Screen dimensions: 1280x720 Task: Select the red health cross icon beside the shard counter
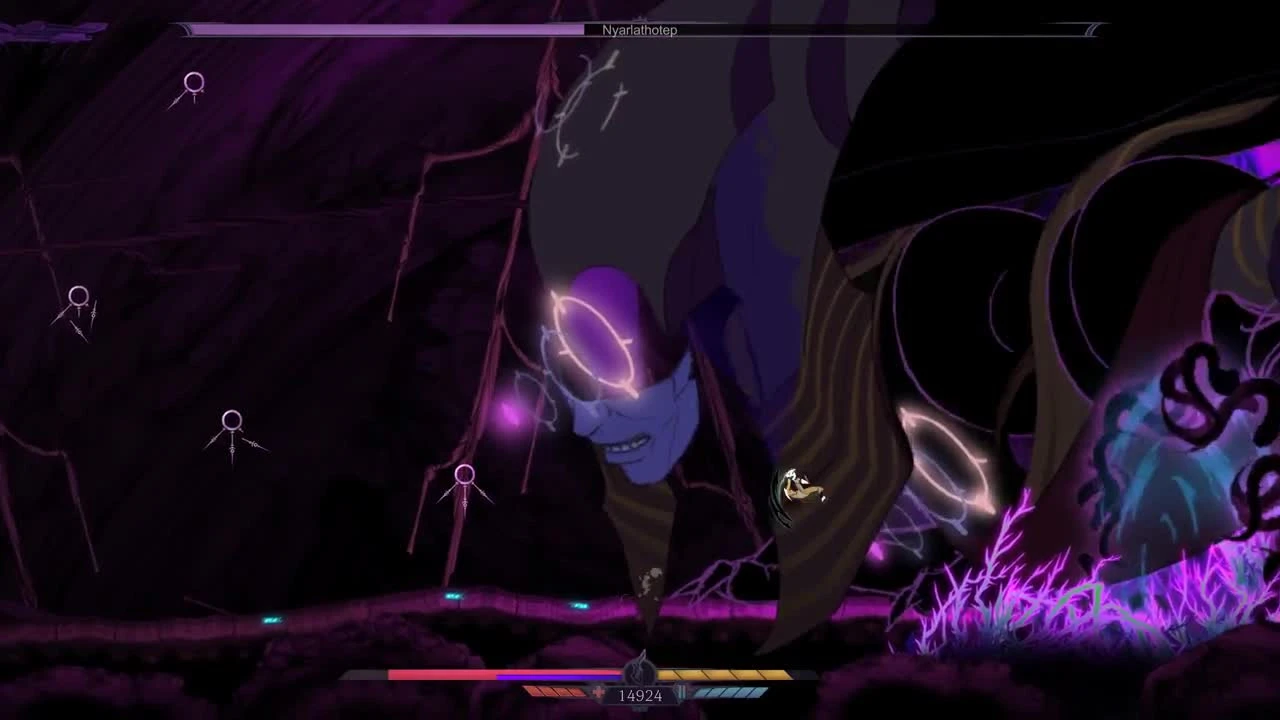coord(596,692)
